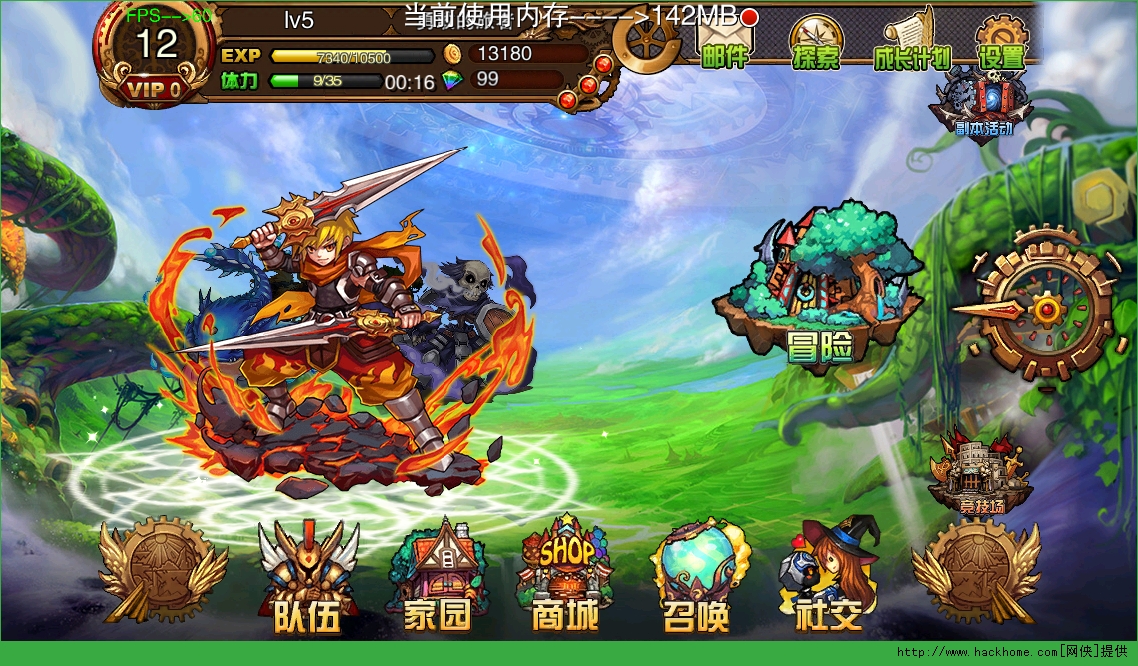The image size is (1138, 666).
Task: Open the 商城 SHOP store
Action: tap(566, 579)
